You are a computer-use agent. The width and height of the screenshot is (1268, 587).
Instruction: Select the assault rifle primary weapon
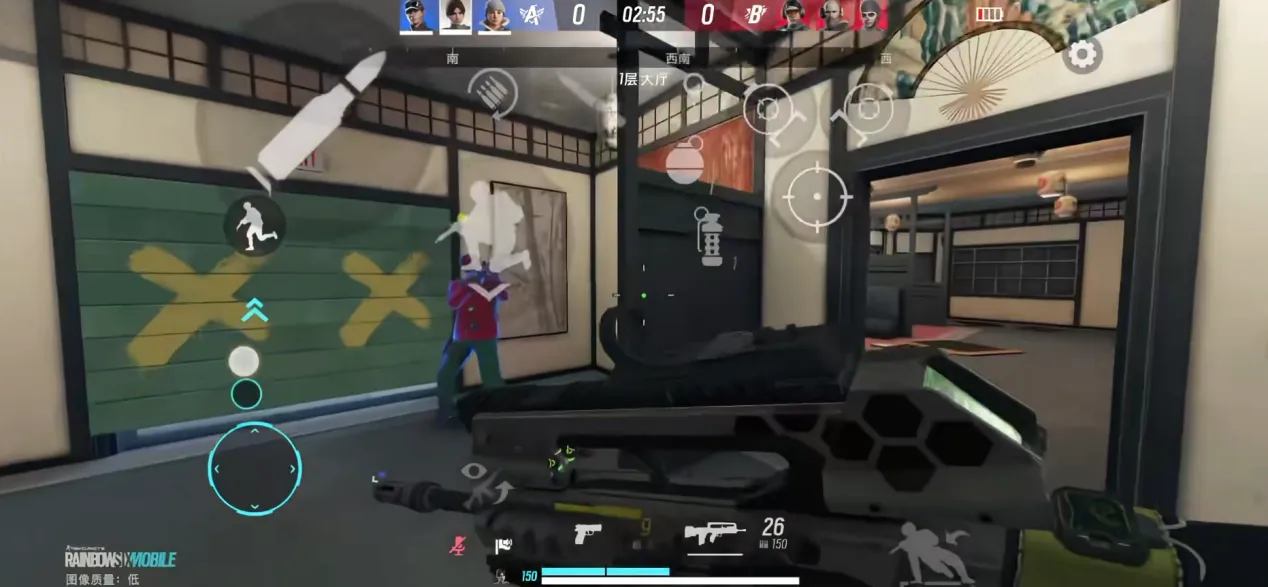pos(715,533)
